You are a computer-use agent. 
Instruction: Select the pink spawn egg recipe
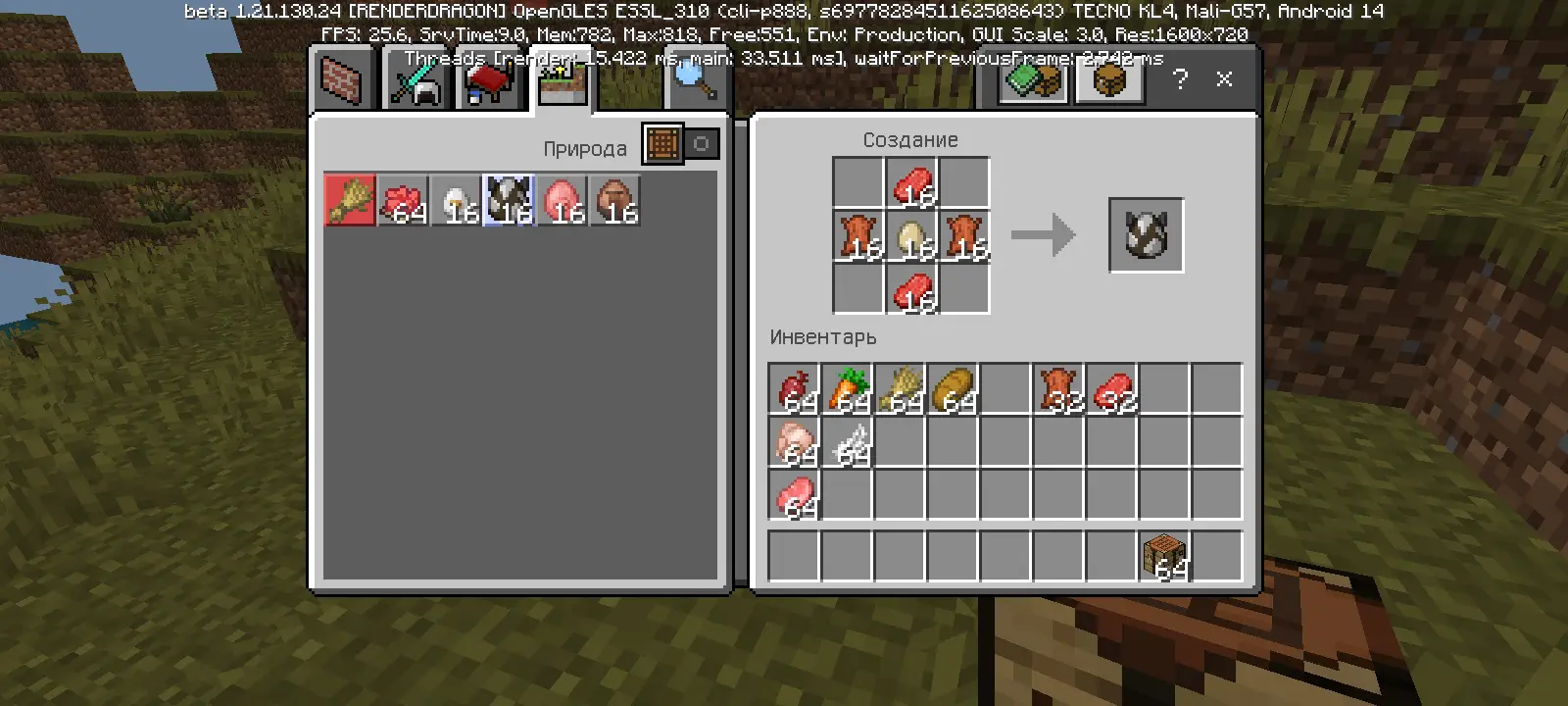(562, 201)
